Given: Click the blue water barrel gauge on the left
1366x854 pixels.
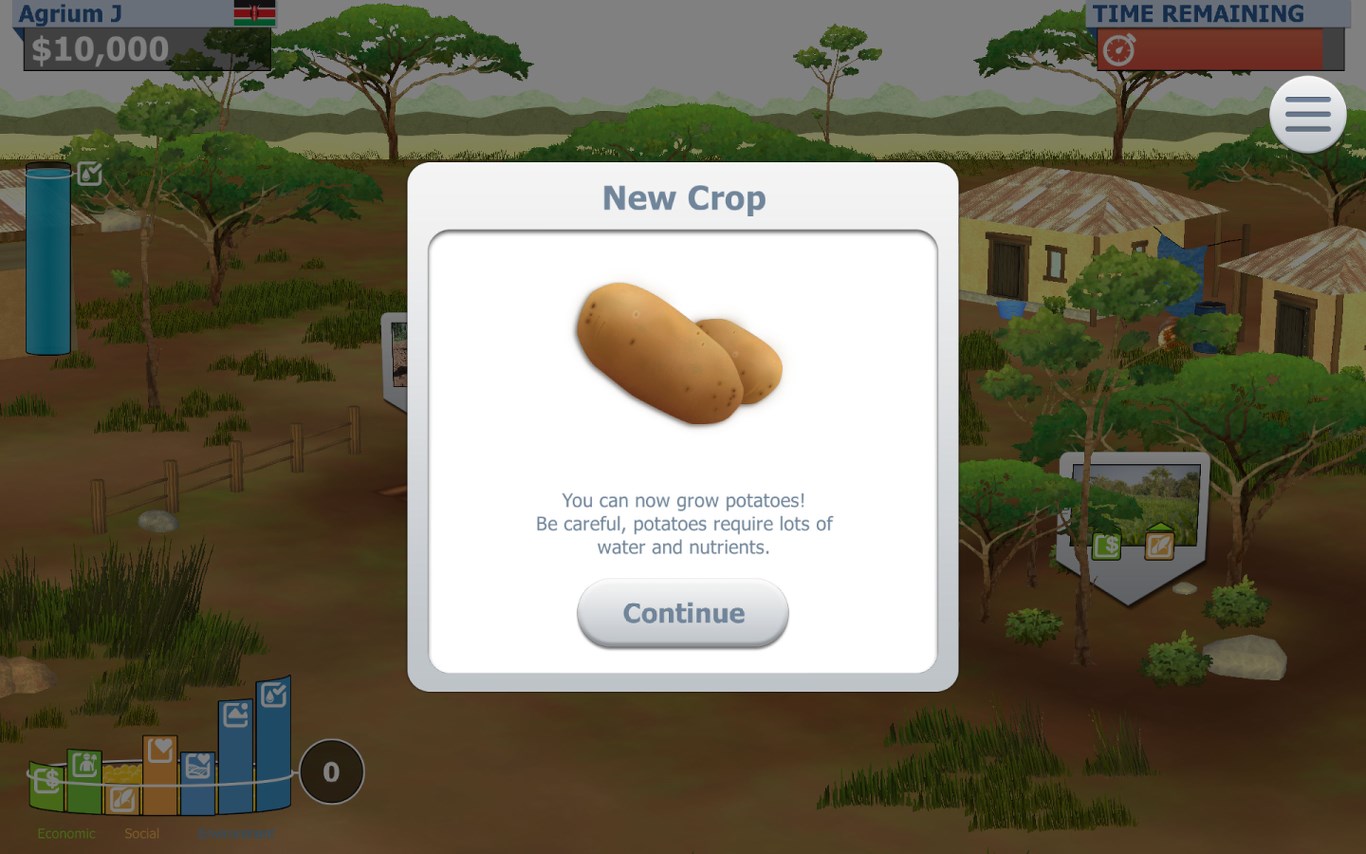Looking at the screenshot, I should coord(48,260).
